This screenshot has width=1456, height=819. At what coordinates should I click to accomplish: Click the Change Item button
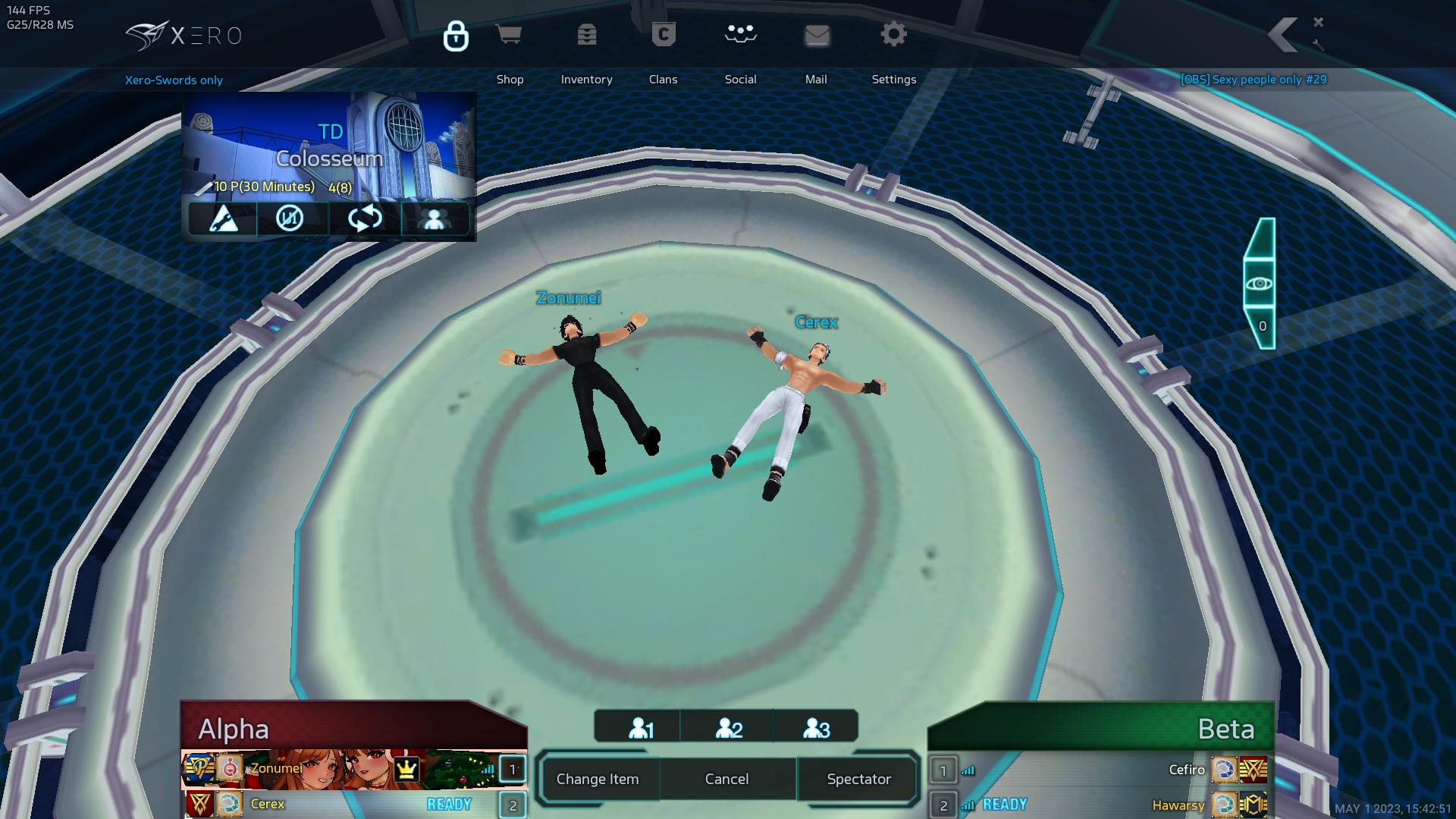click(598, 779)
